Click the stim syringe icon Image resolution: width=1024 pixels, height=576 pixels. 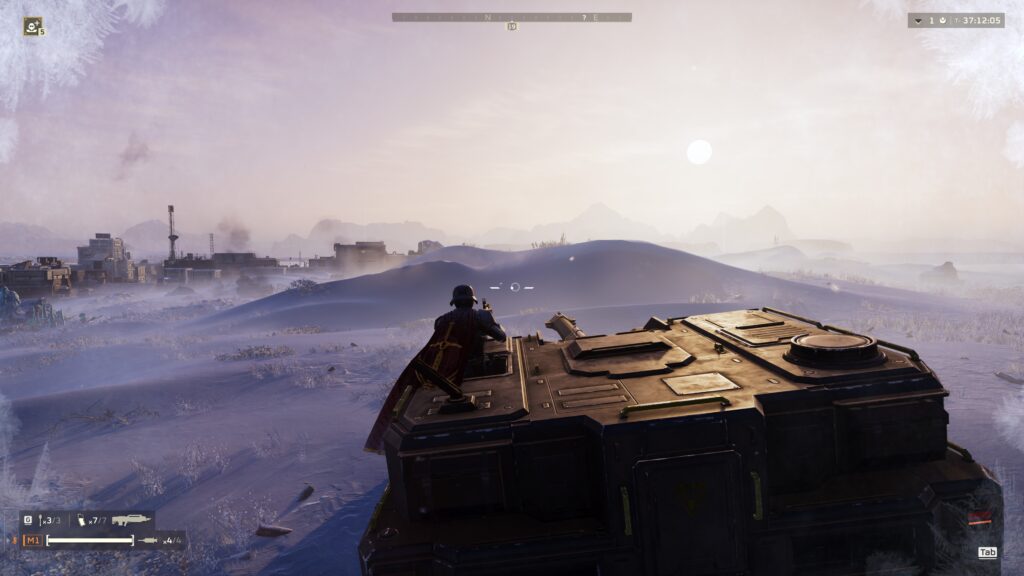(x=148, y=541)
